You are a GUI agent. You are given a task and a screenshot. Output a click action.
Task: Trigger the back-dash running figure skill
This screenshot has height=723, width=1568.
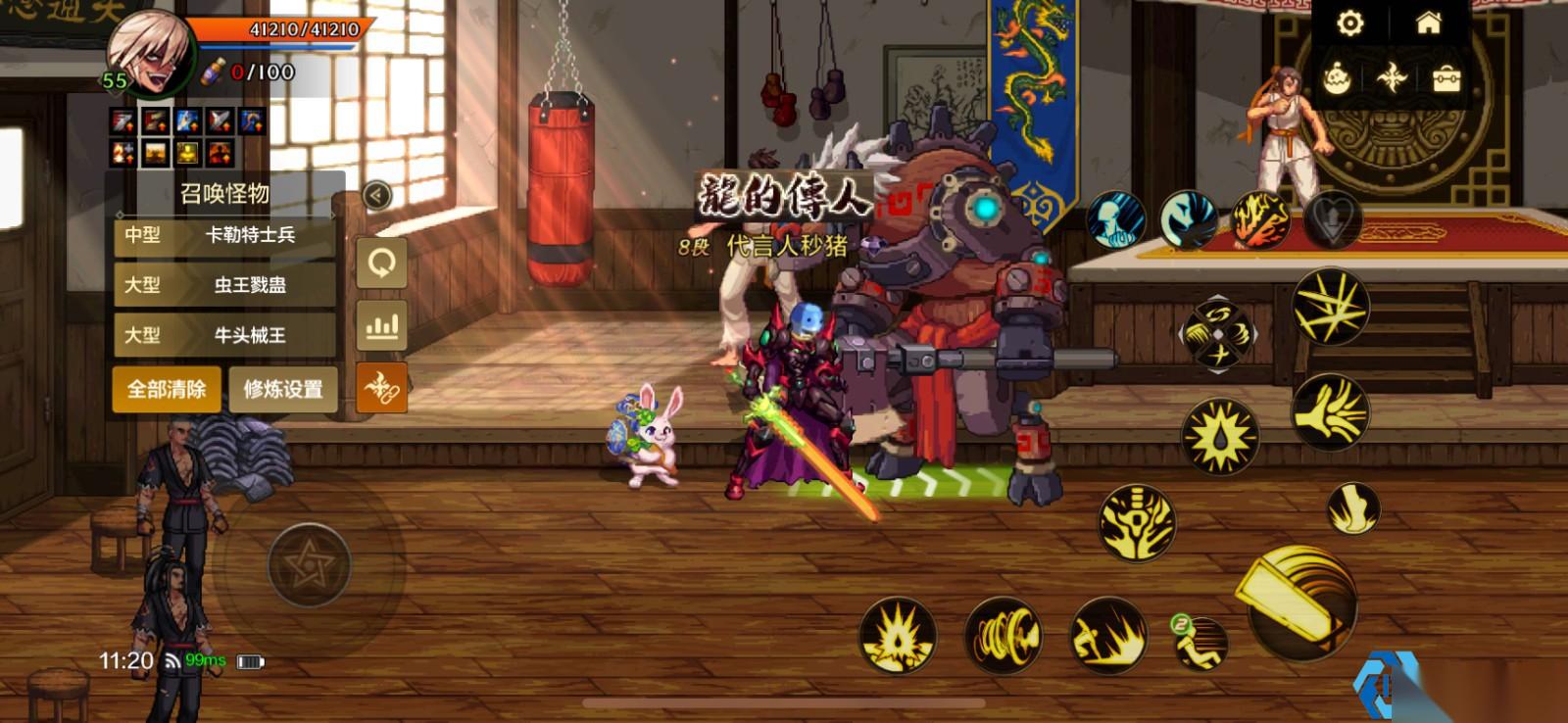coord(1200,642)
